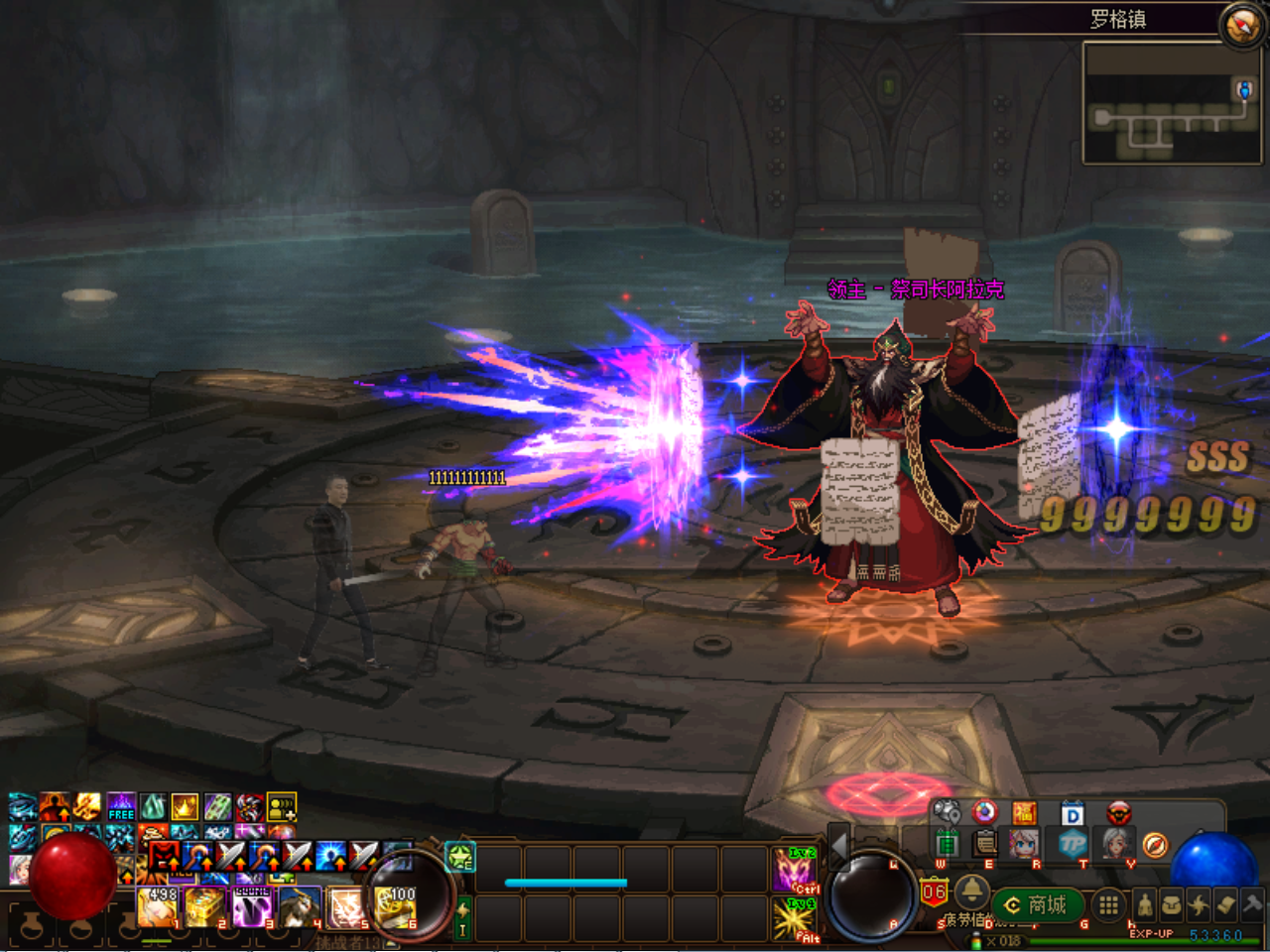Viewport: 1270px width, 952px height.
Task: Select the golden treasure chest slot
Action: (205, 906)
